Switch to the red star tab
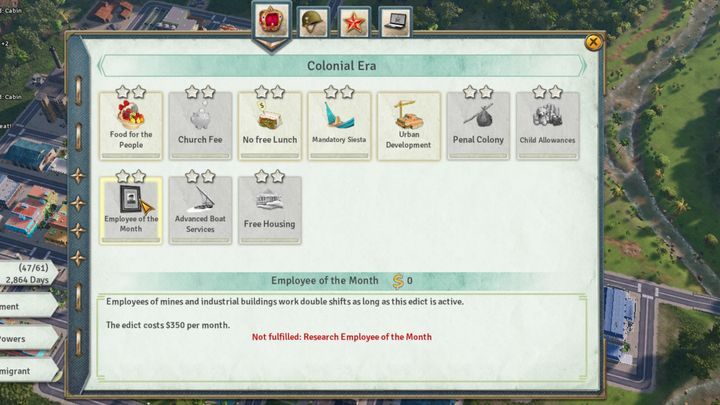 tap(354, 22)
